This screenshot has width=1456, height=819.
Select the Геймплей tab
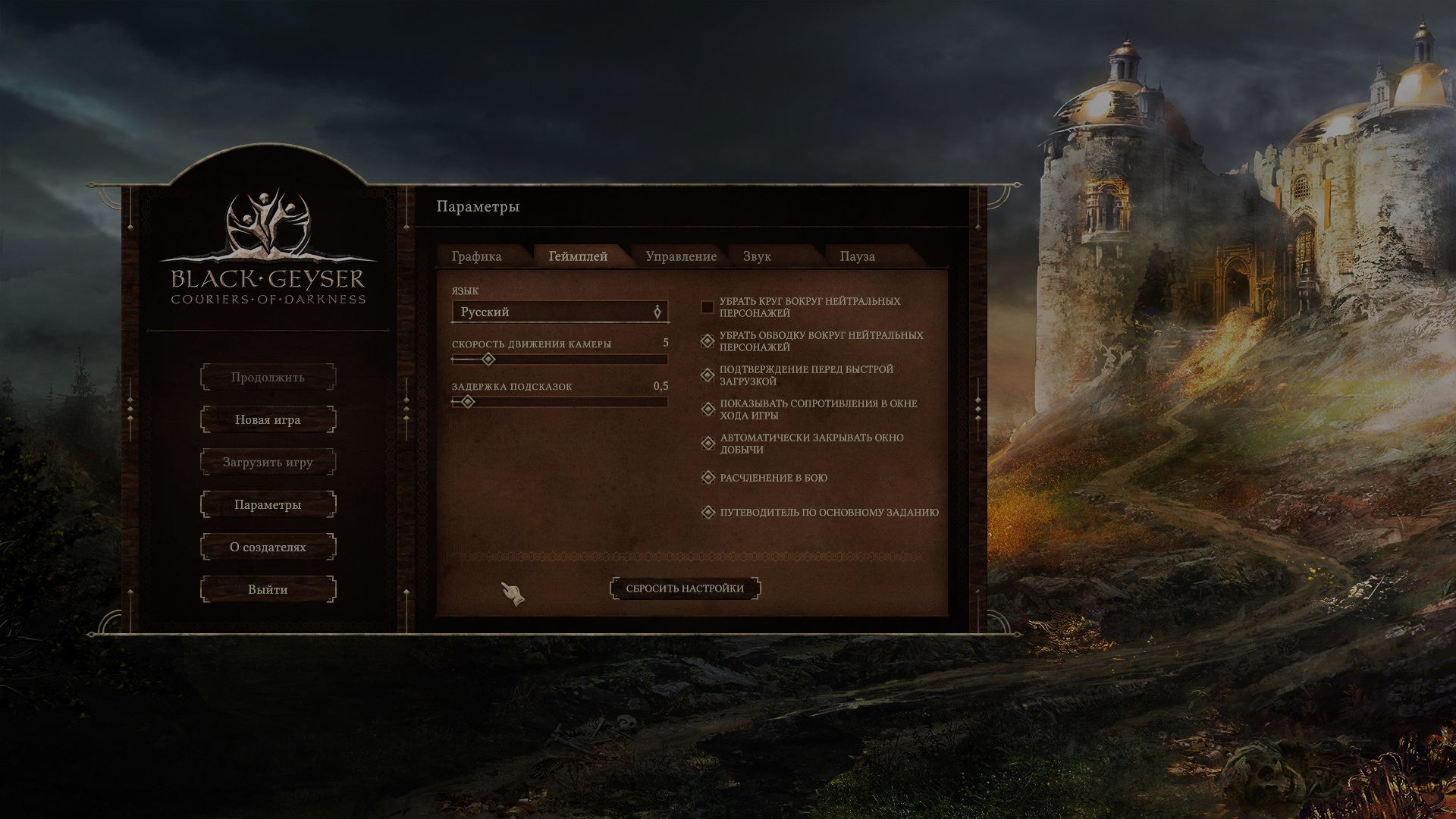(x=578, y=256)
